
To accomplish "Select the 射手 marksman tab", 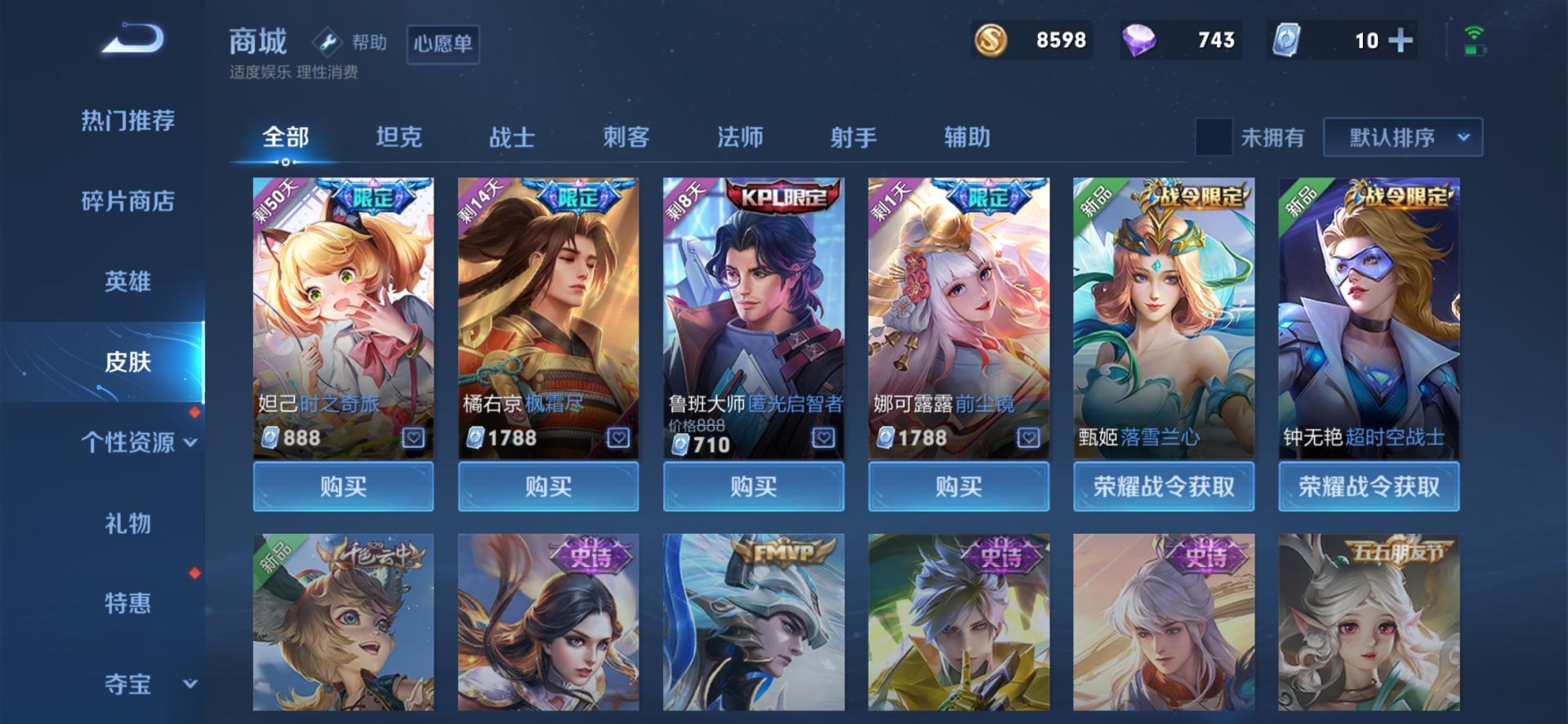I will click(x=853, y=137).
